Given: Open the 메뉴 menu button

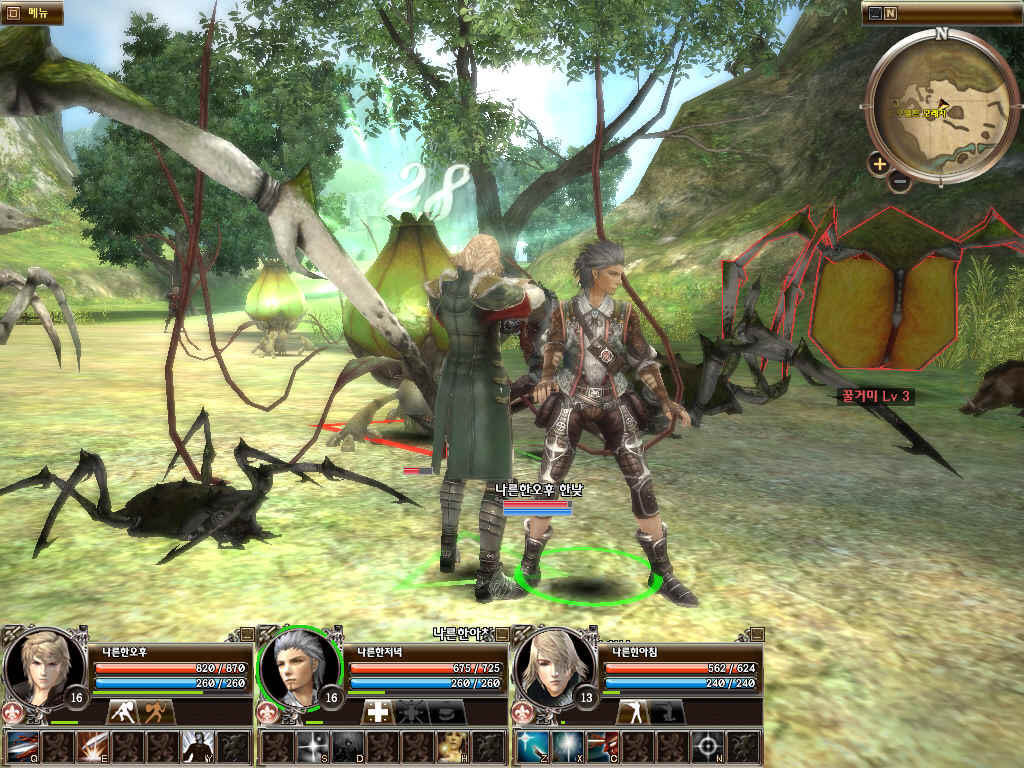Looking at the screenshot, I should coord(31,12).
